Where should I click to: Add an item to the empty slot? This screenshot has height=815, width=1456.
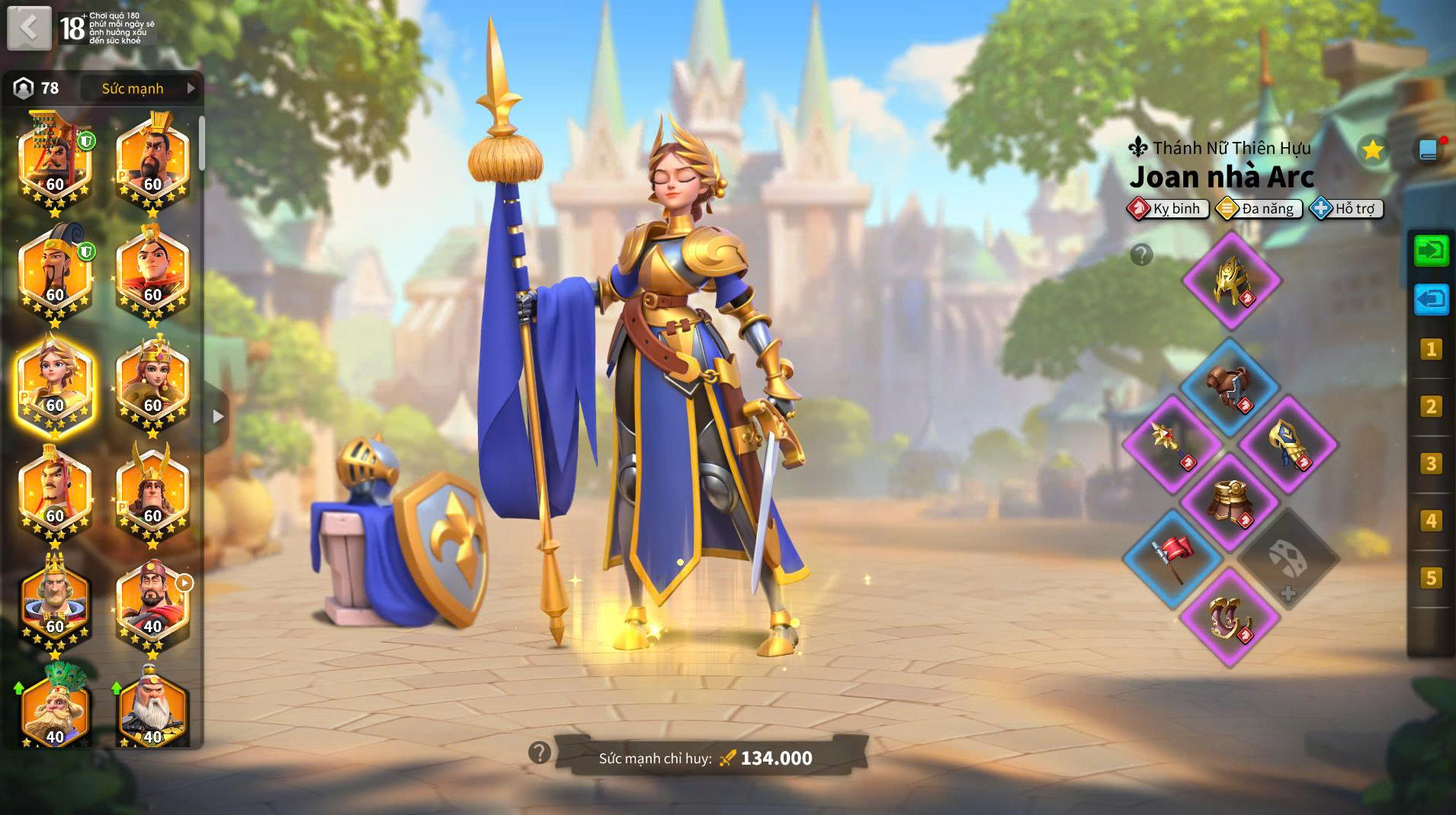point(1288,560)
